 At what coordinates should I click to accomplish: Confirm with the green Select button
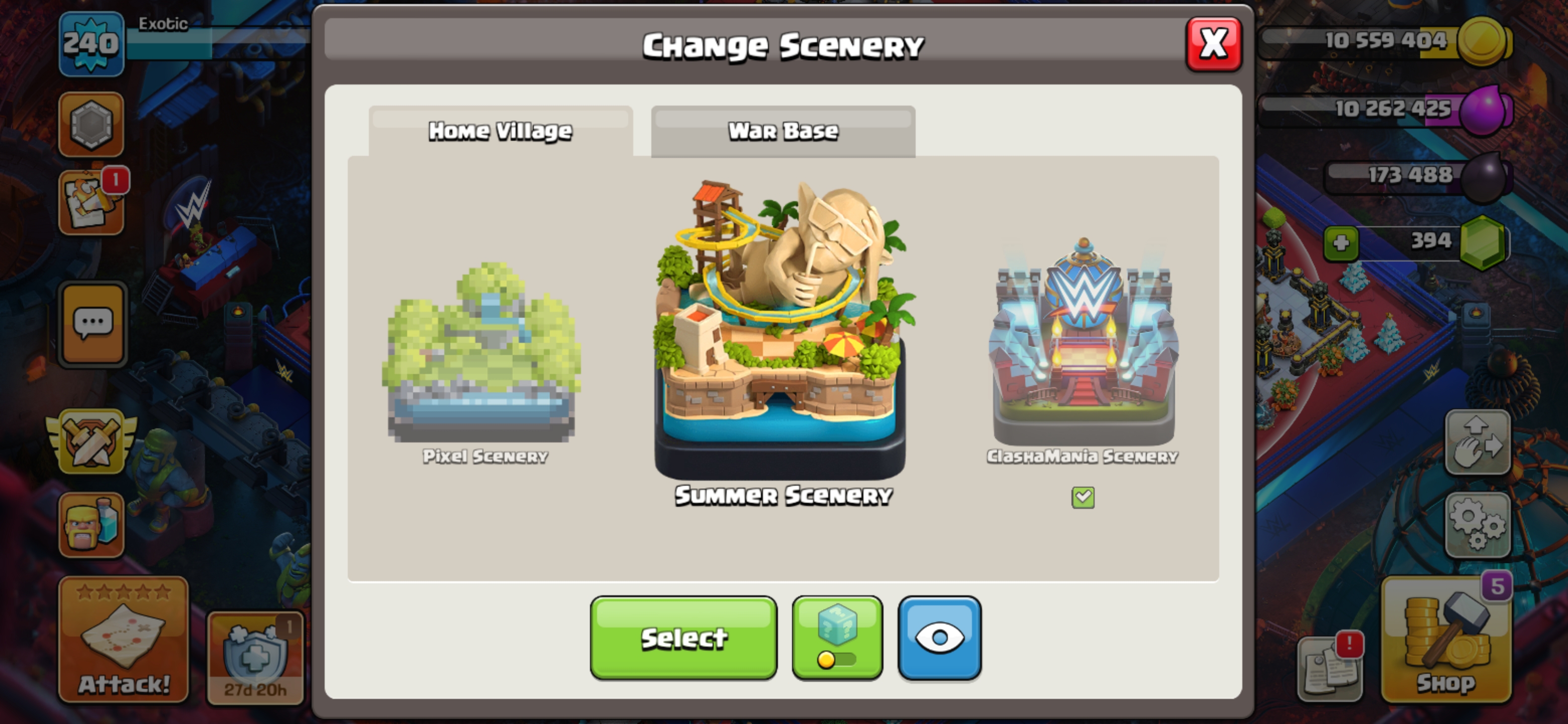pyautogui.click(x=683, y=638)
